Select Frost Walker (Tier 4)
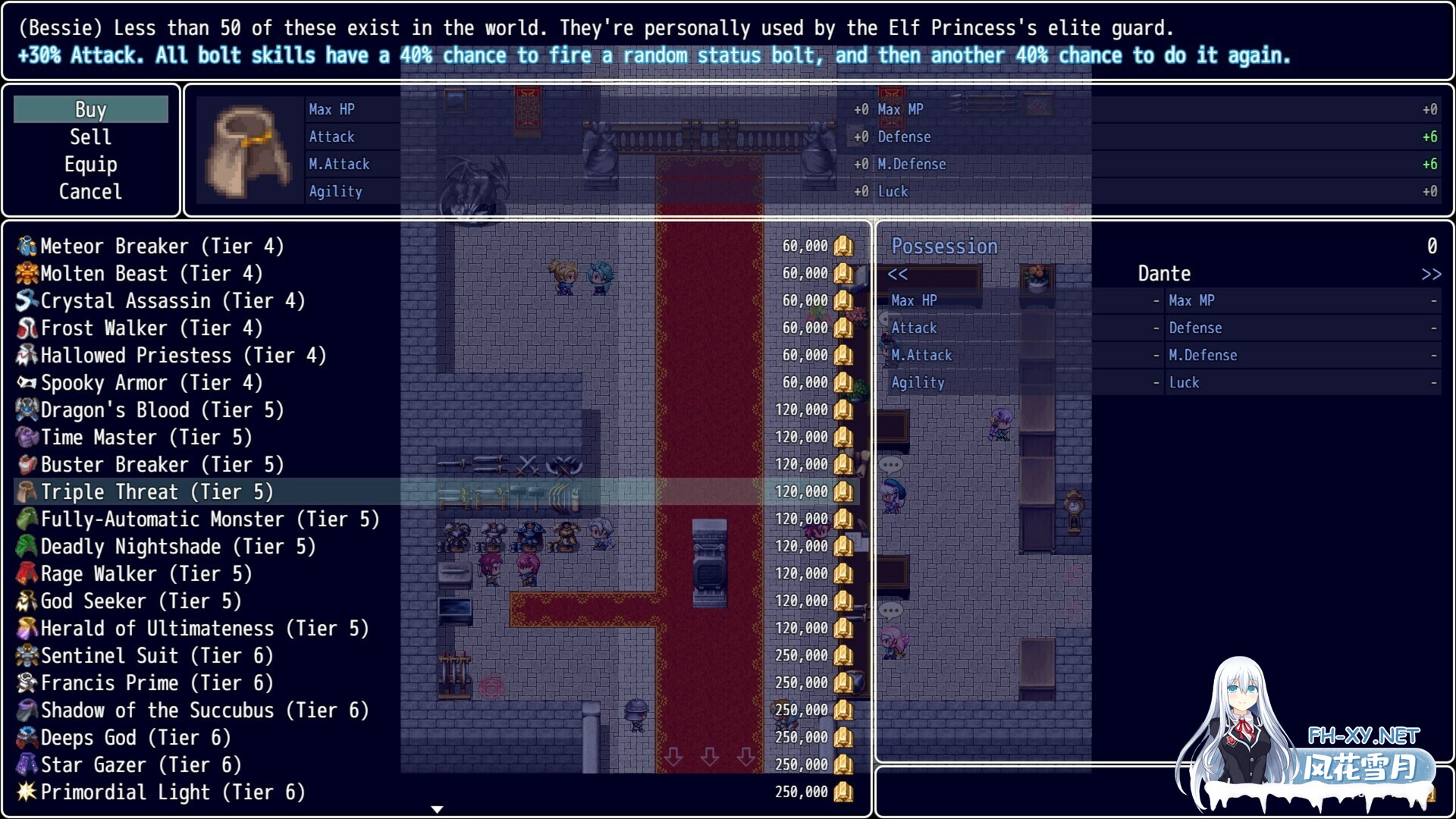Image resolution: width=1456 pixels, height=819 pixels. 151,328
